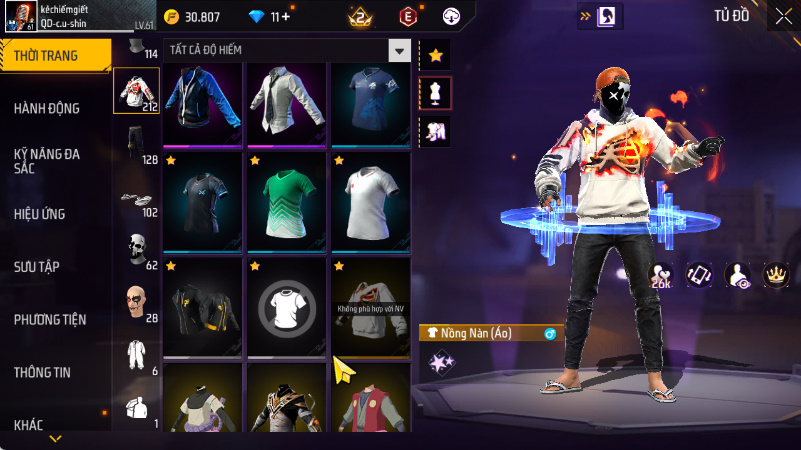
Task: Switch to the Hành Động tab
Action: [x=47, y=108]
